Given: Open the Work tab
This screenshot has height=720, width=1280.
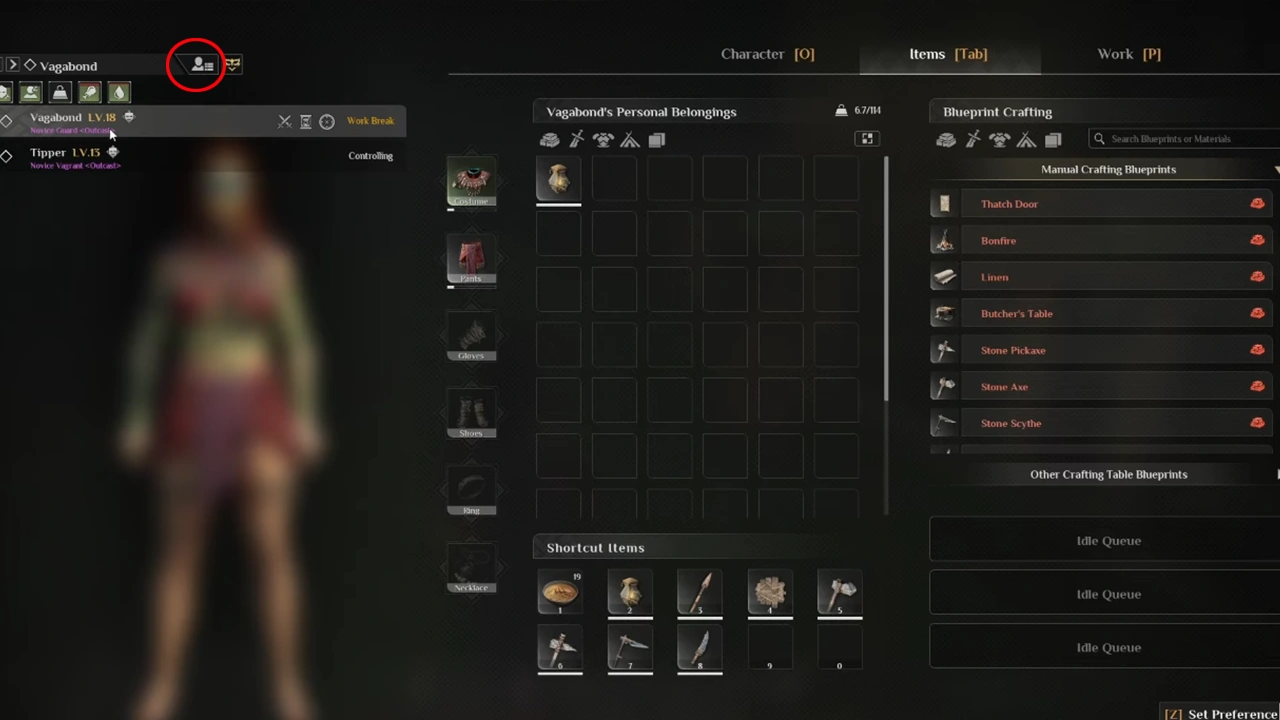Looking at the screenshot, I should [1128, 54].
